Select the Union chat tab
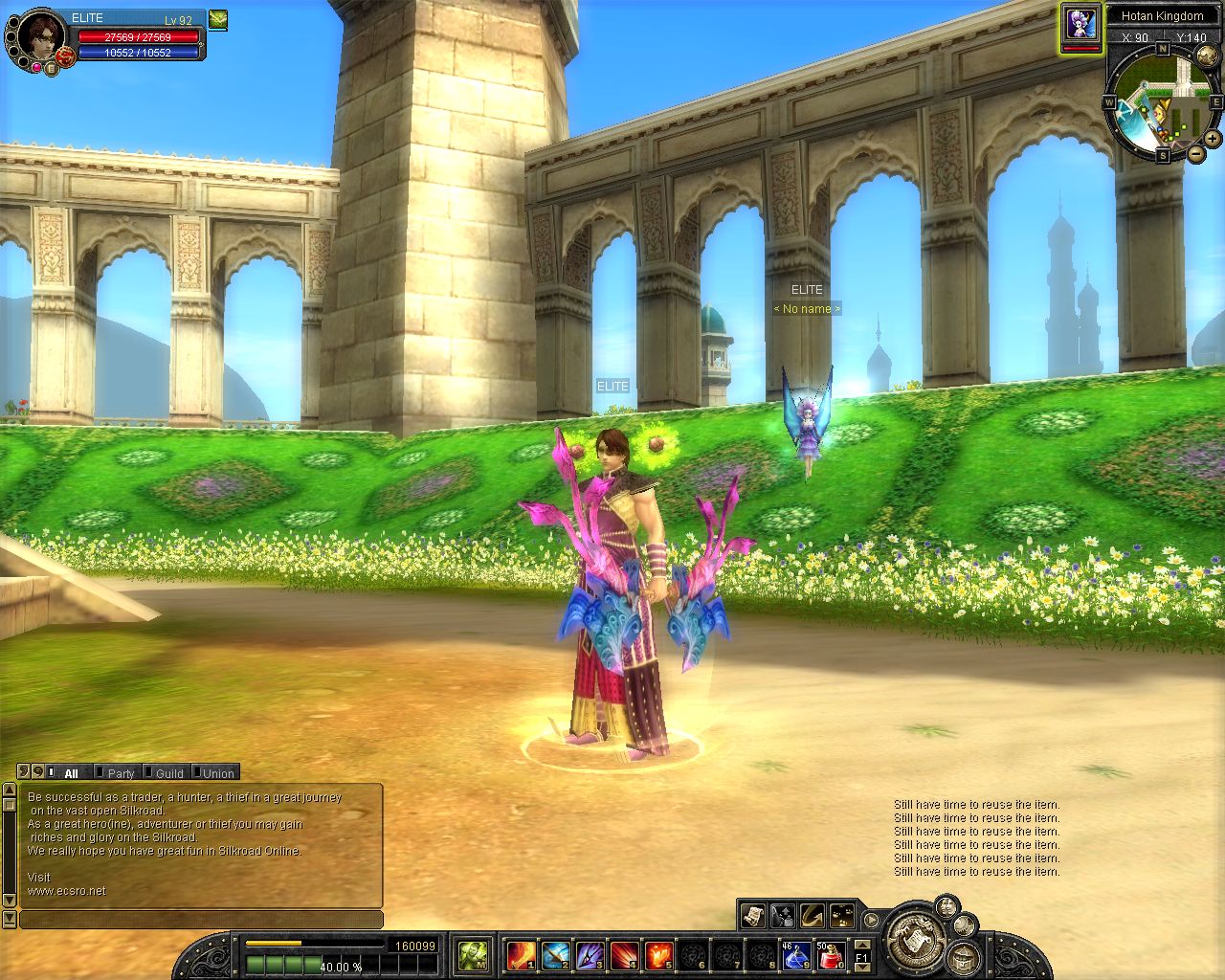This screenshot has width=1225, height=980. coord(218,773)
